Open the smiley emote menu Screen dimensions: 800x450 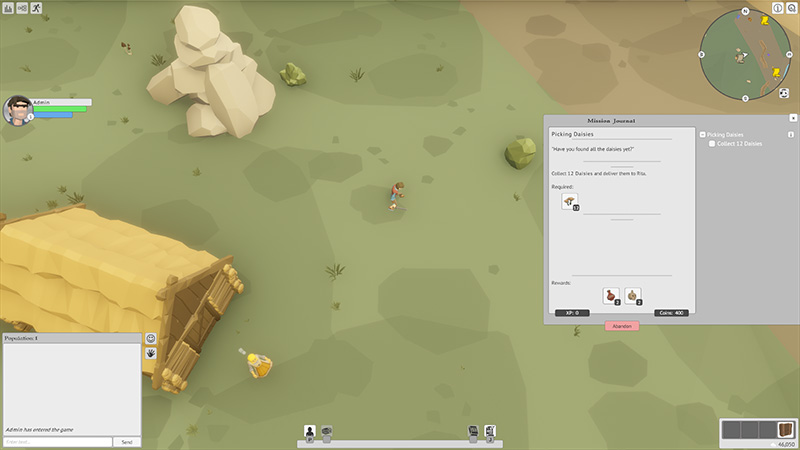[151, 339]
